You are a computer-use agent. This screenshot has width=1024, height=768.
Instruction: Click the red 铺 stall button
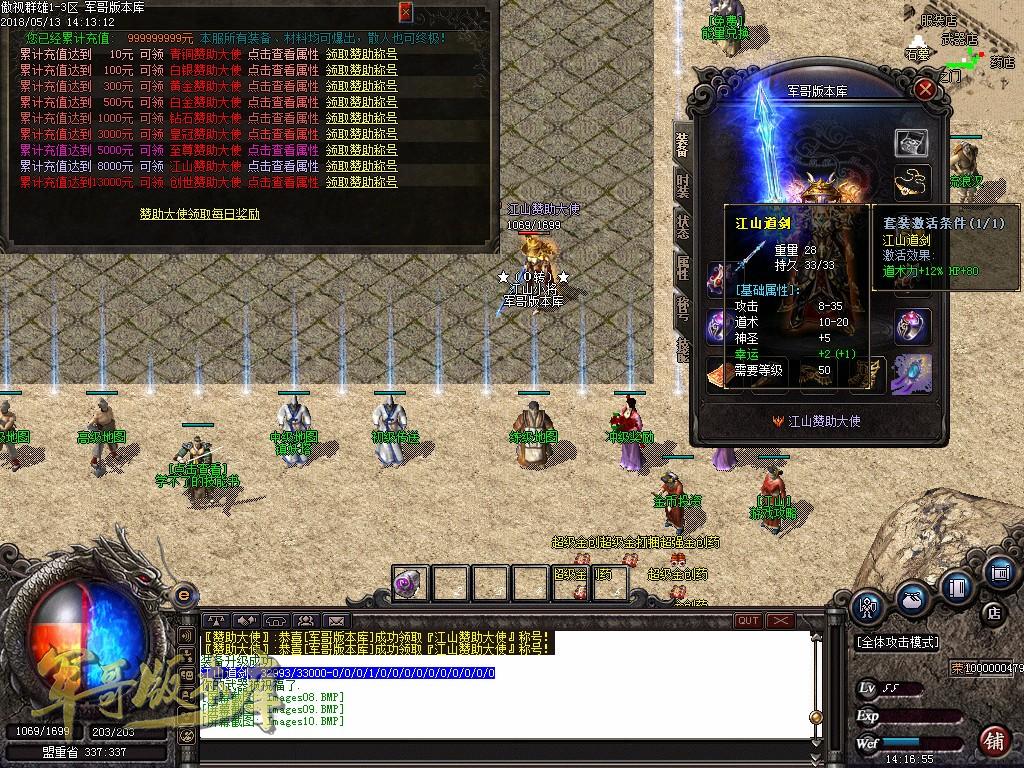click(993, 741)
